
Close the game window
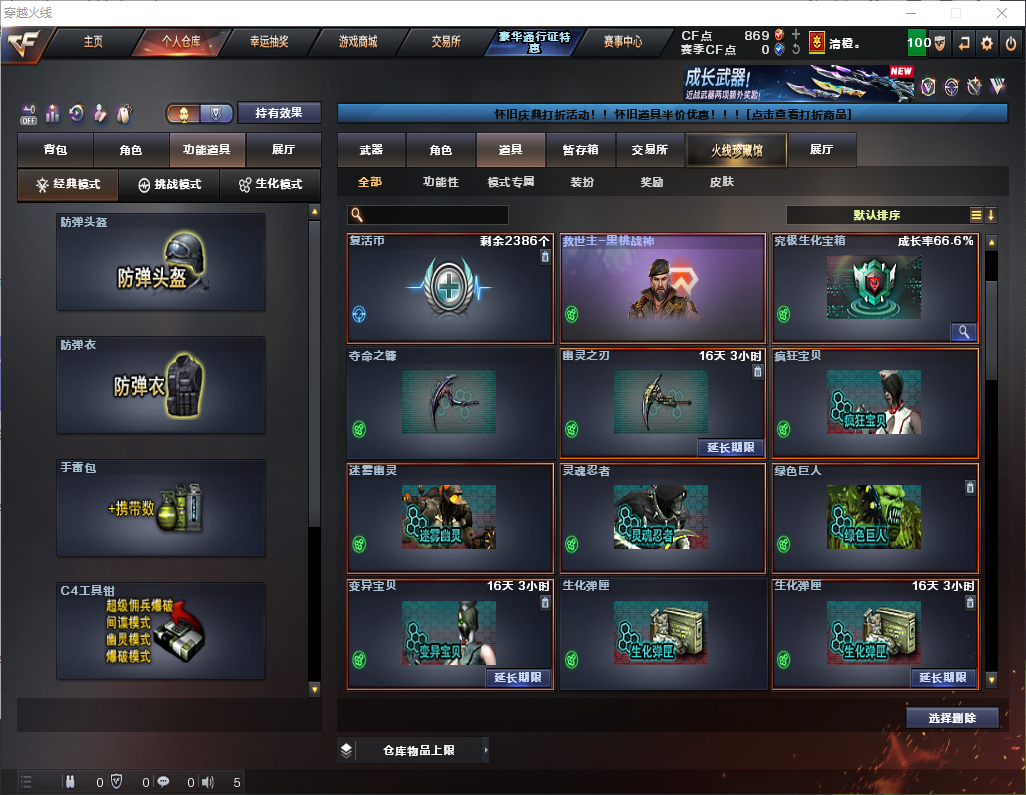click(x=1001, y=13)
